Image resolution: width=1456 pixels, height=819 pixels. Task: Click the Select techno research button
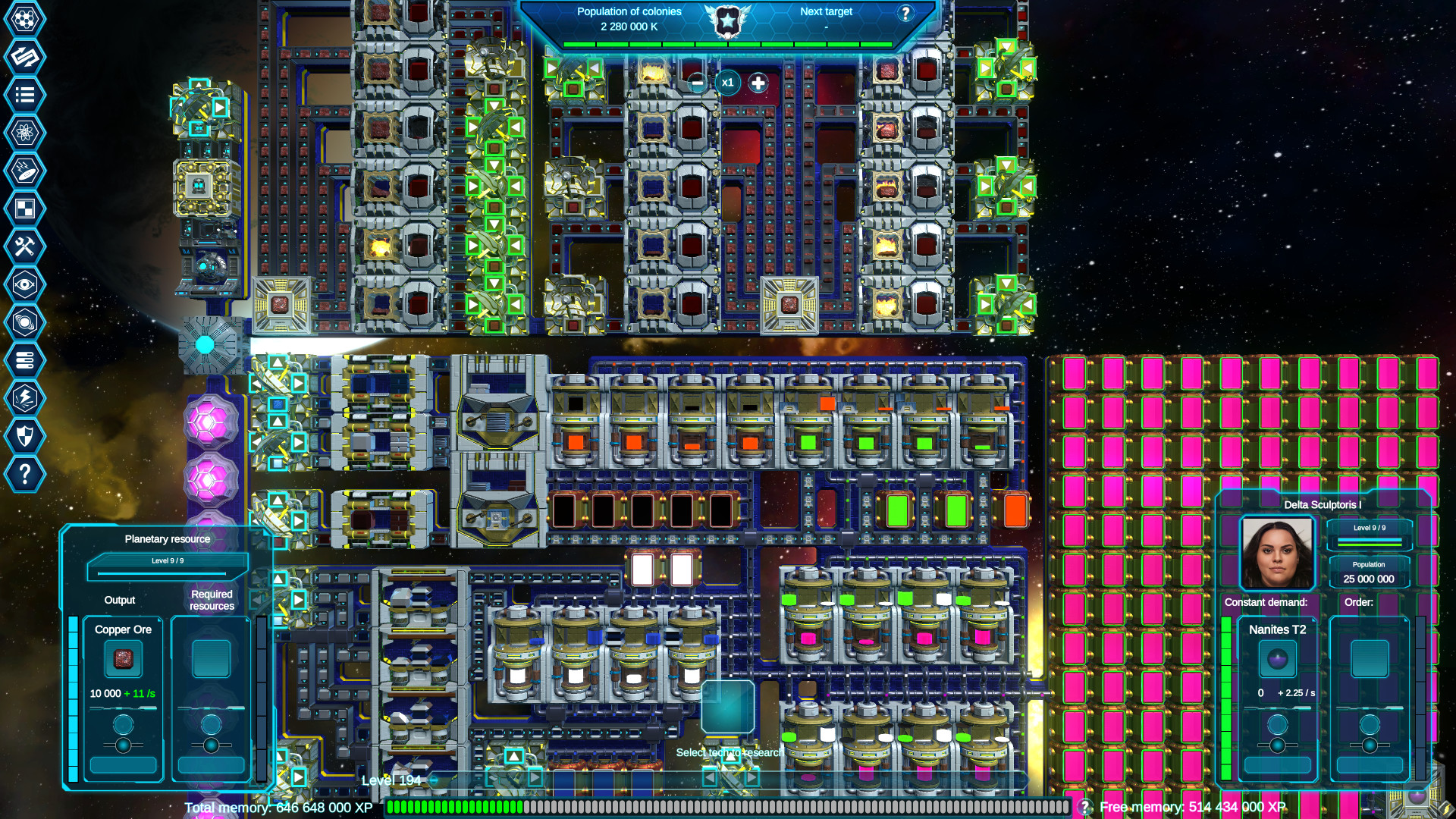[x=729, y=753]
